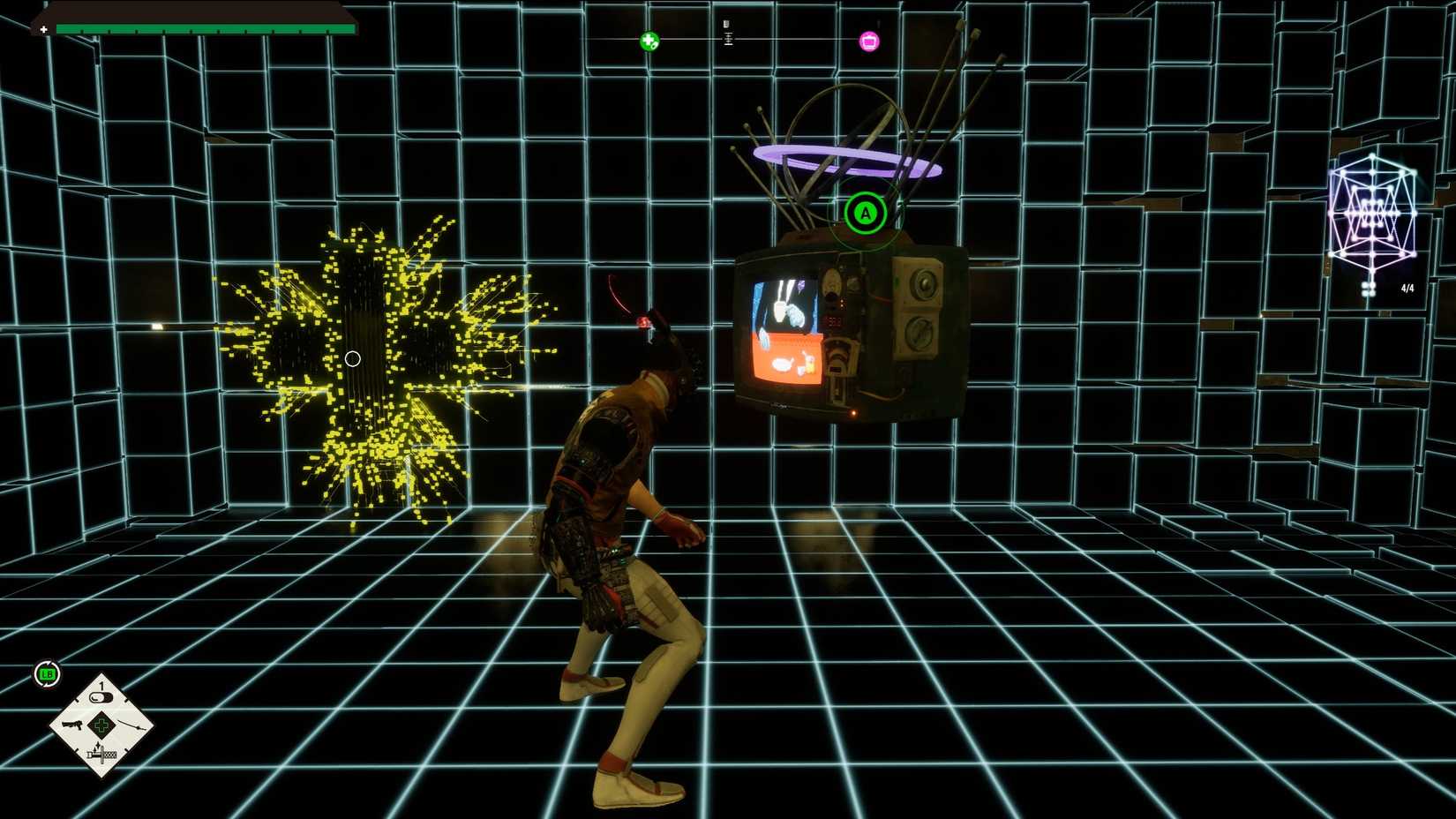Activate the green A interact prompt above the TV
The height and width of the screenshot is (819, 1456).
point(866,212)
